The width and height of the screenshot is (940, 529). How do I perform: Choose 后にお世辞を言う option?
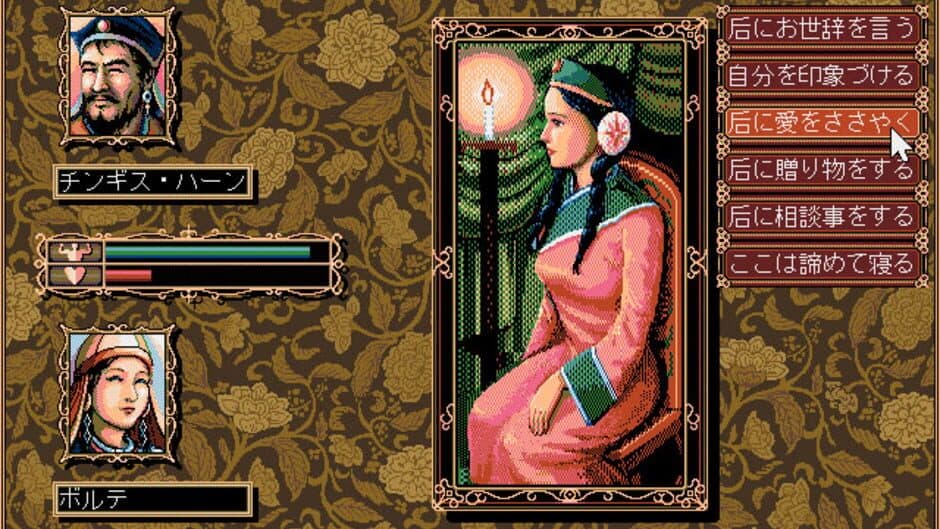pyautogui.click(x=820, y=27)
